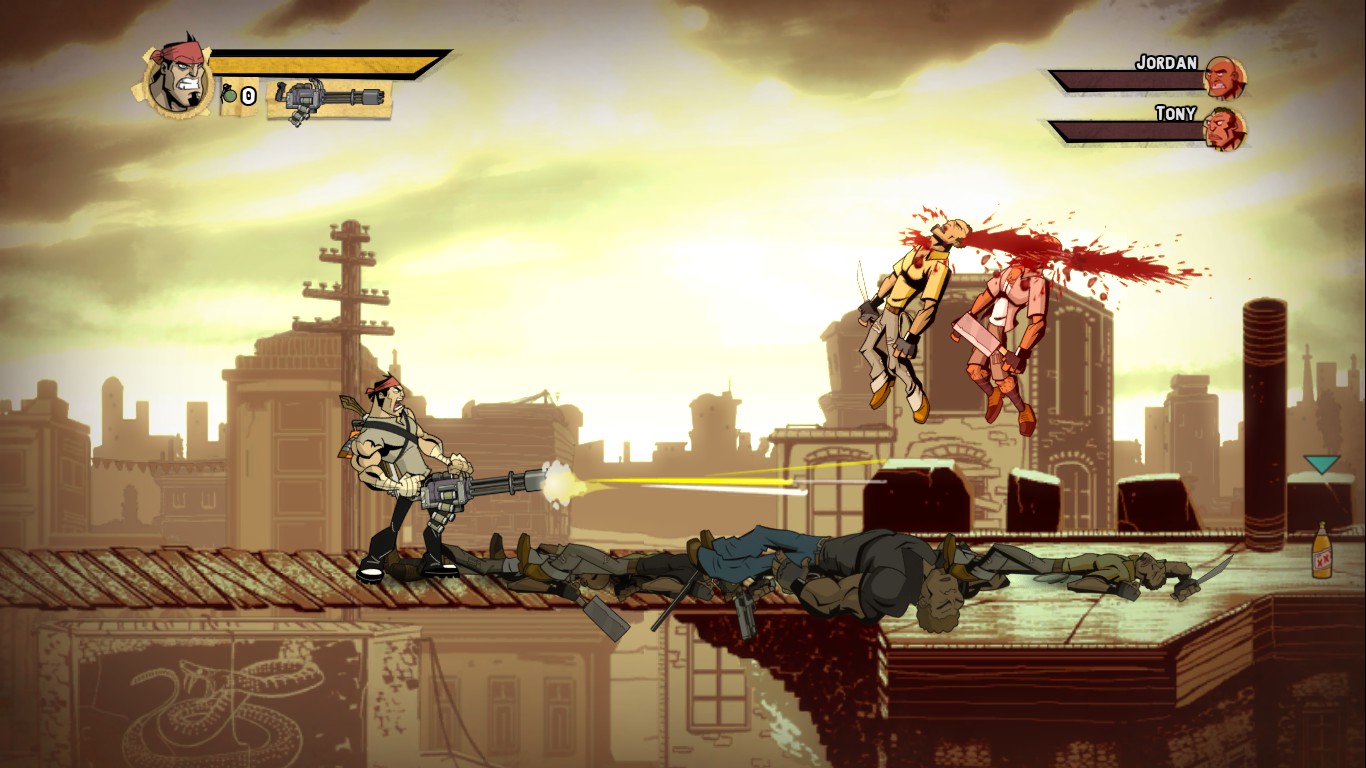Click the grenade counter showing 0

[248, 97]
